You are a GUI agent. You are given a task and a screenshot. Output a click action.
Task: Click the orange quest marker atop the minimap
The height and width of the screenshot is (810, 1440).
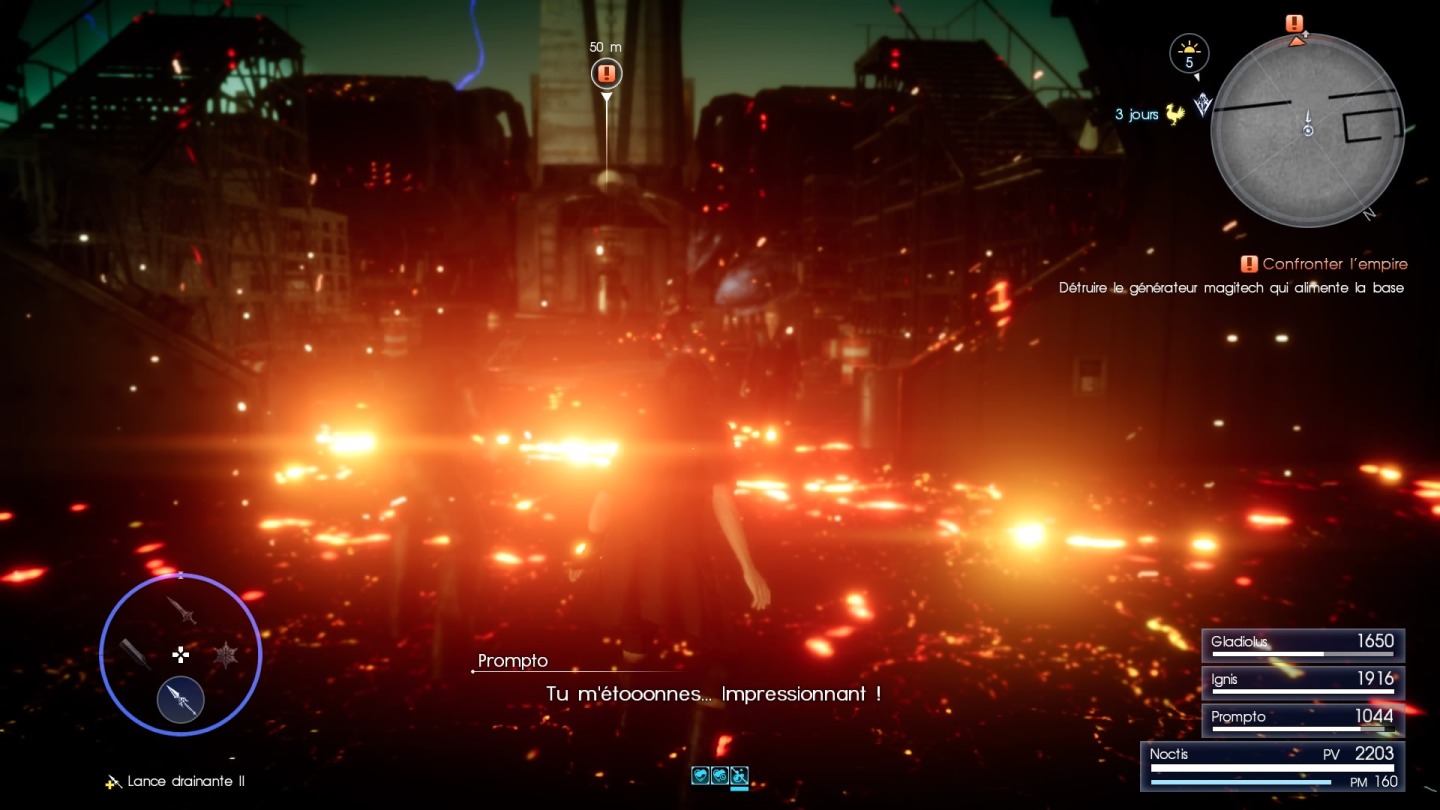click(1295, 24)
